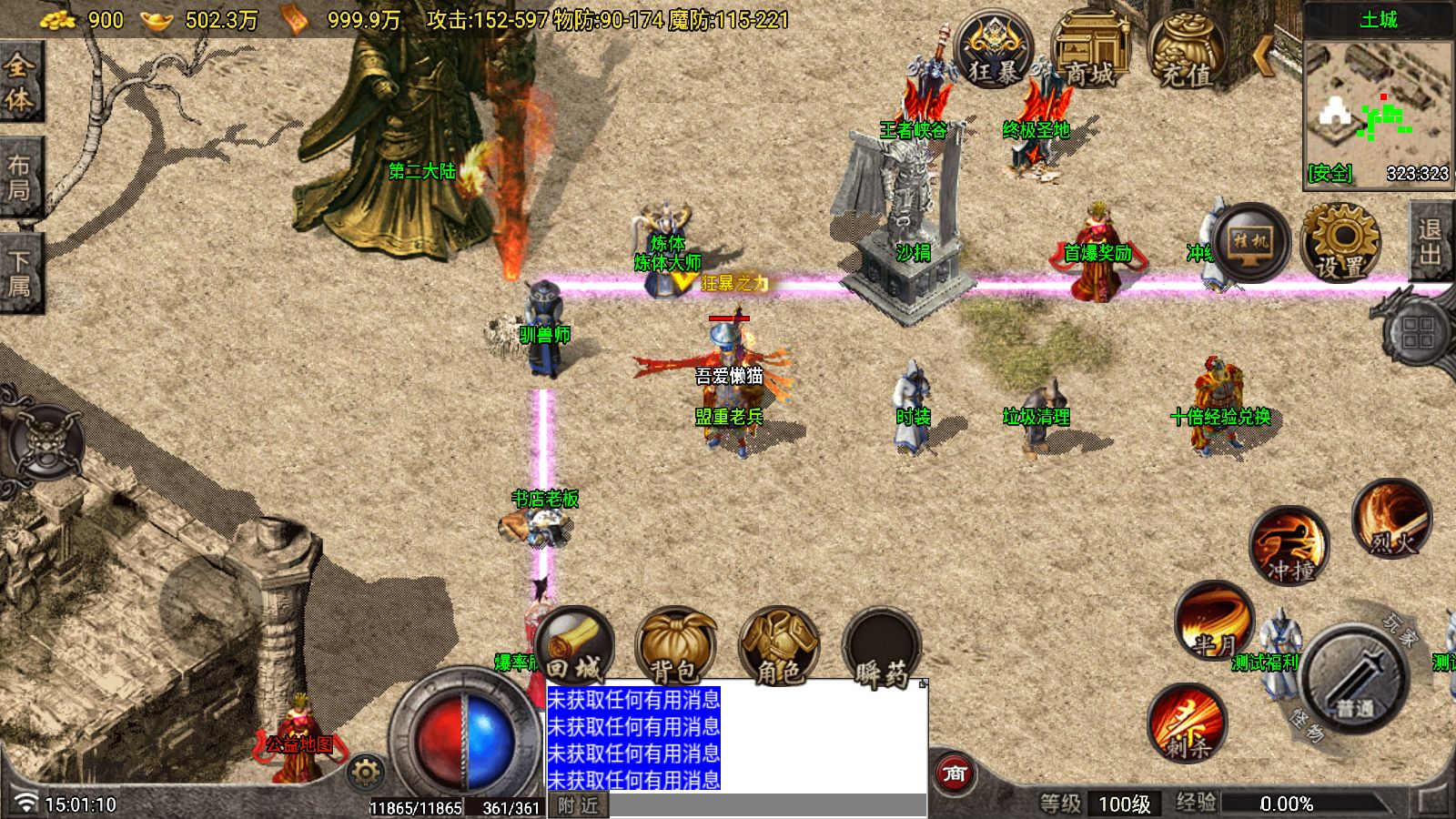Activate the 刺杀 assassinate skill
This screenshot has width=1456, height=819.
coord(1188,723)
